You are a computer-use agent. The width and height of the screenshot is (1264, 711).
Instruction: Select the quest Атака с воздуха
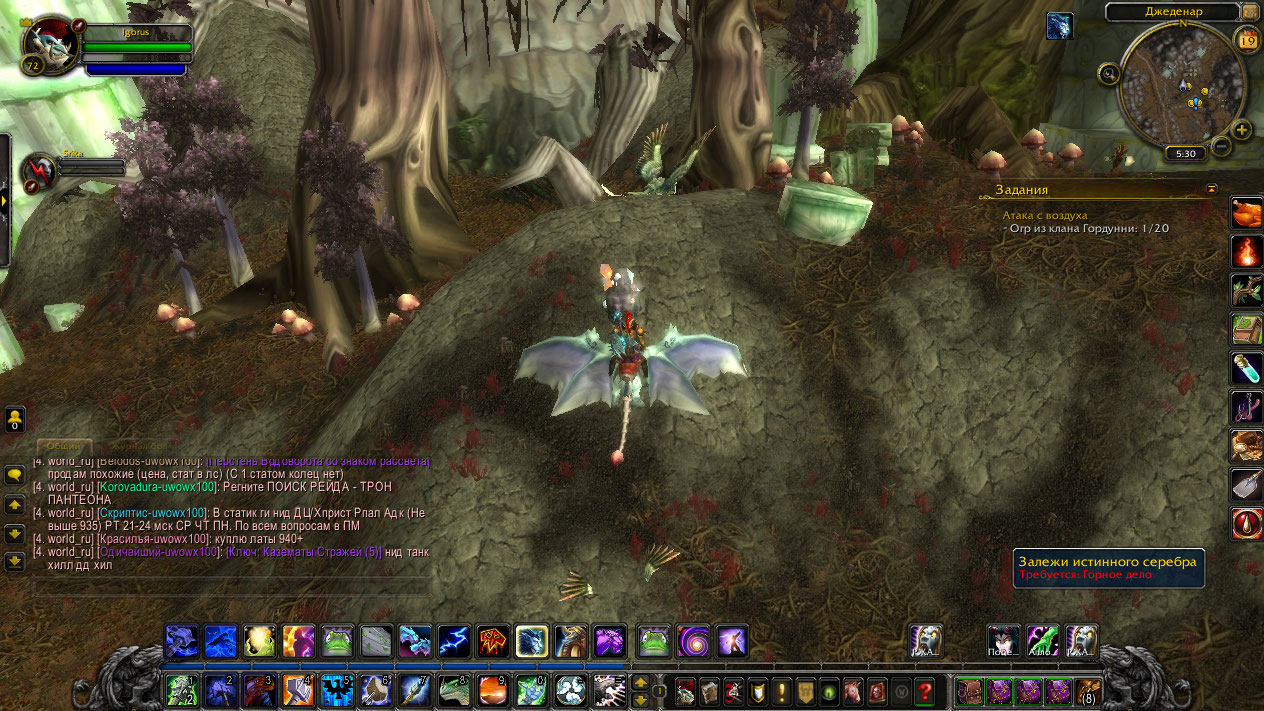point(1044,215)
